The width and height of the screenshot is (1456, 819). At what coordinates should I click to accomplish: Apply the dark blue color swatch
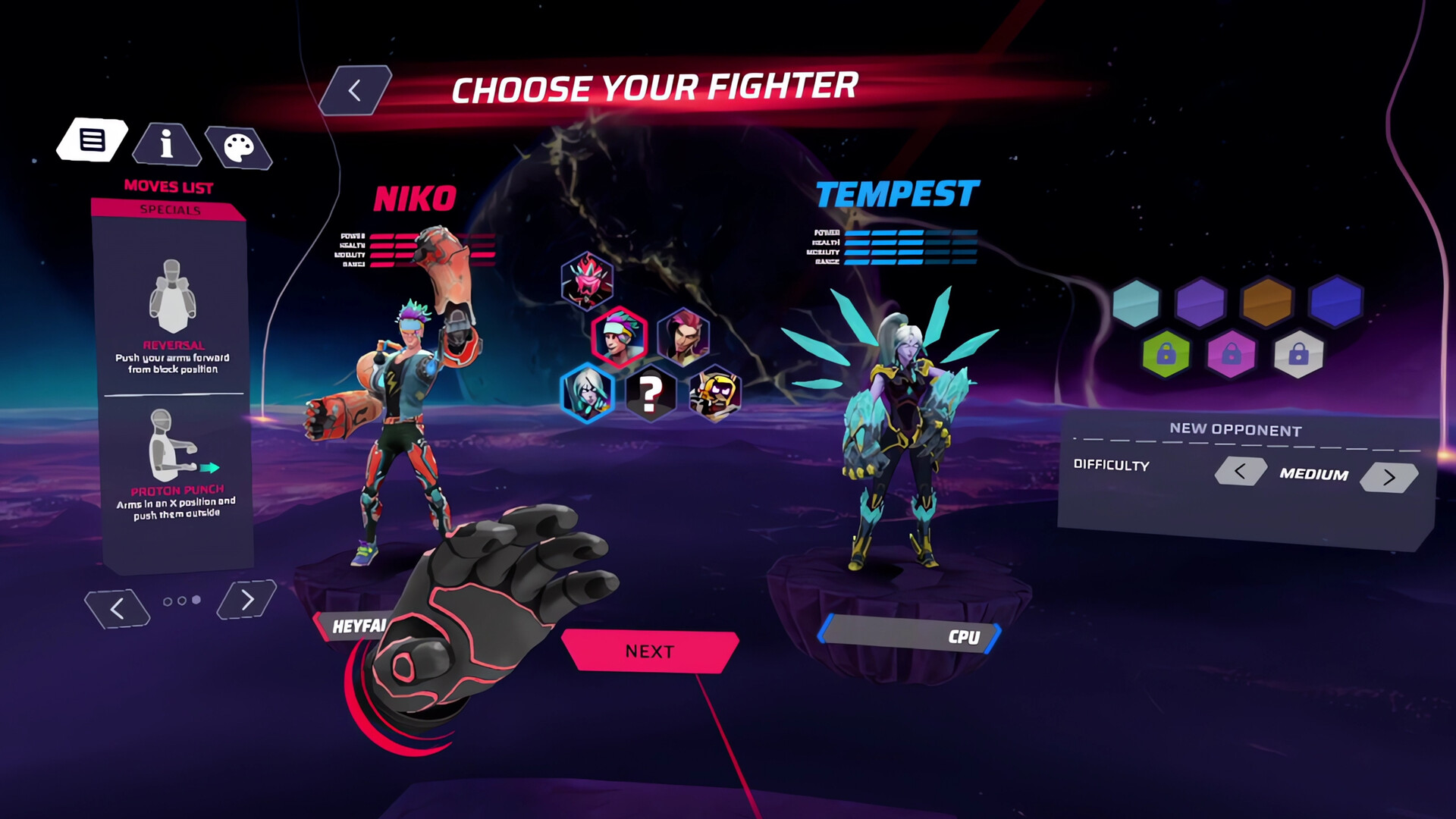click(1335, 301)
